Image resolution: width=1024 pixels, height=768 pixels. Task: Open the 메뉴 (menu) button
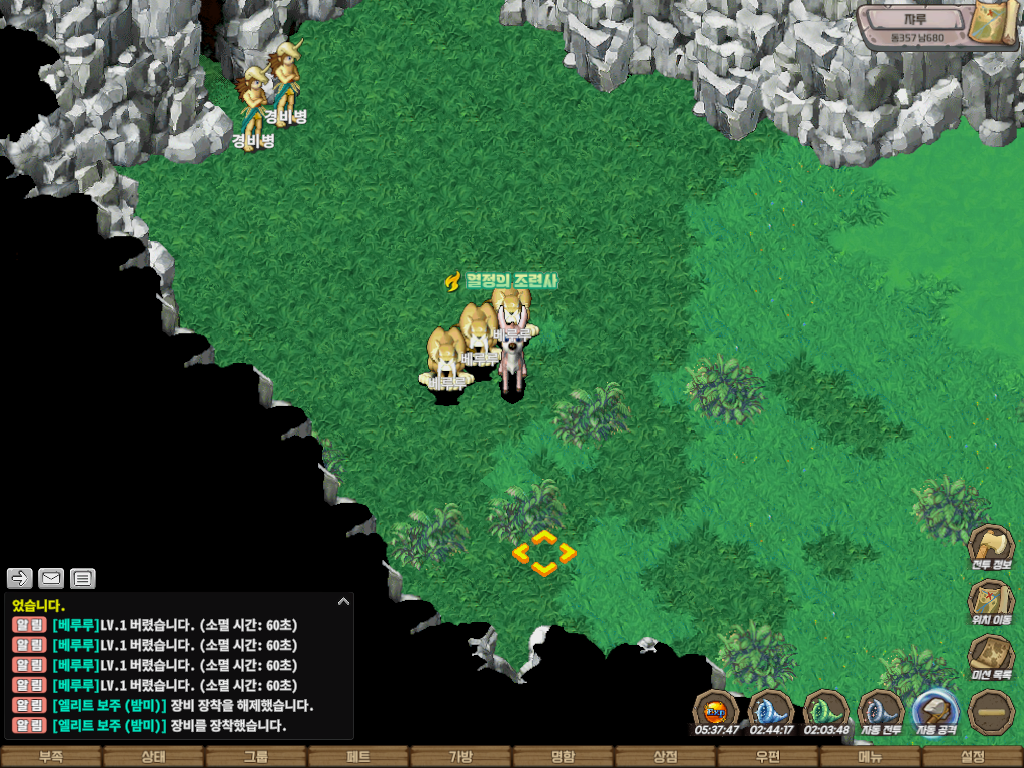coord(870,757)
